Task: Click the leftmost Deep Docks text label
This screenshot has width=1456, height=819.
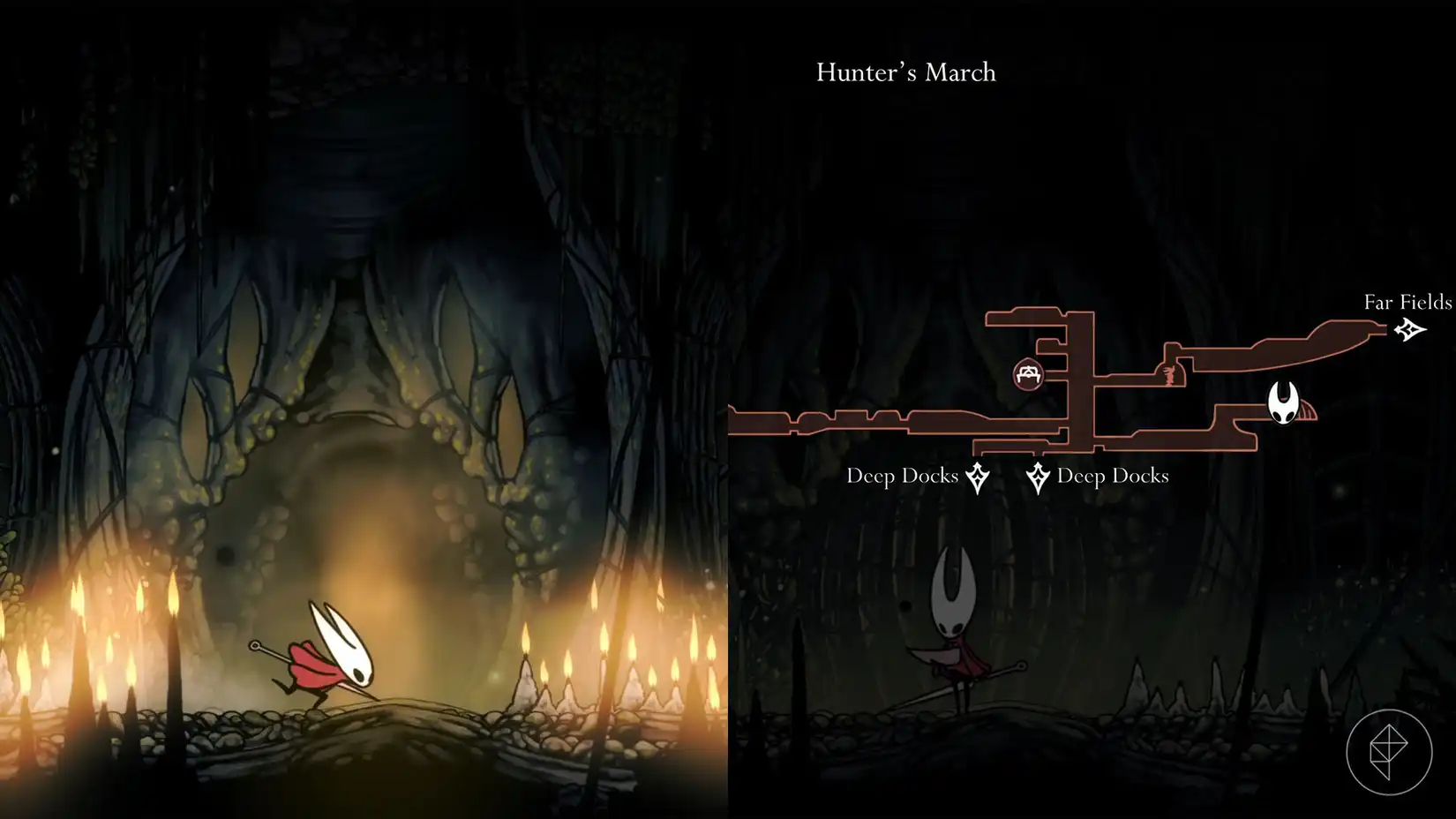Action: (x=902, y=476)
